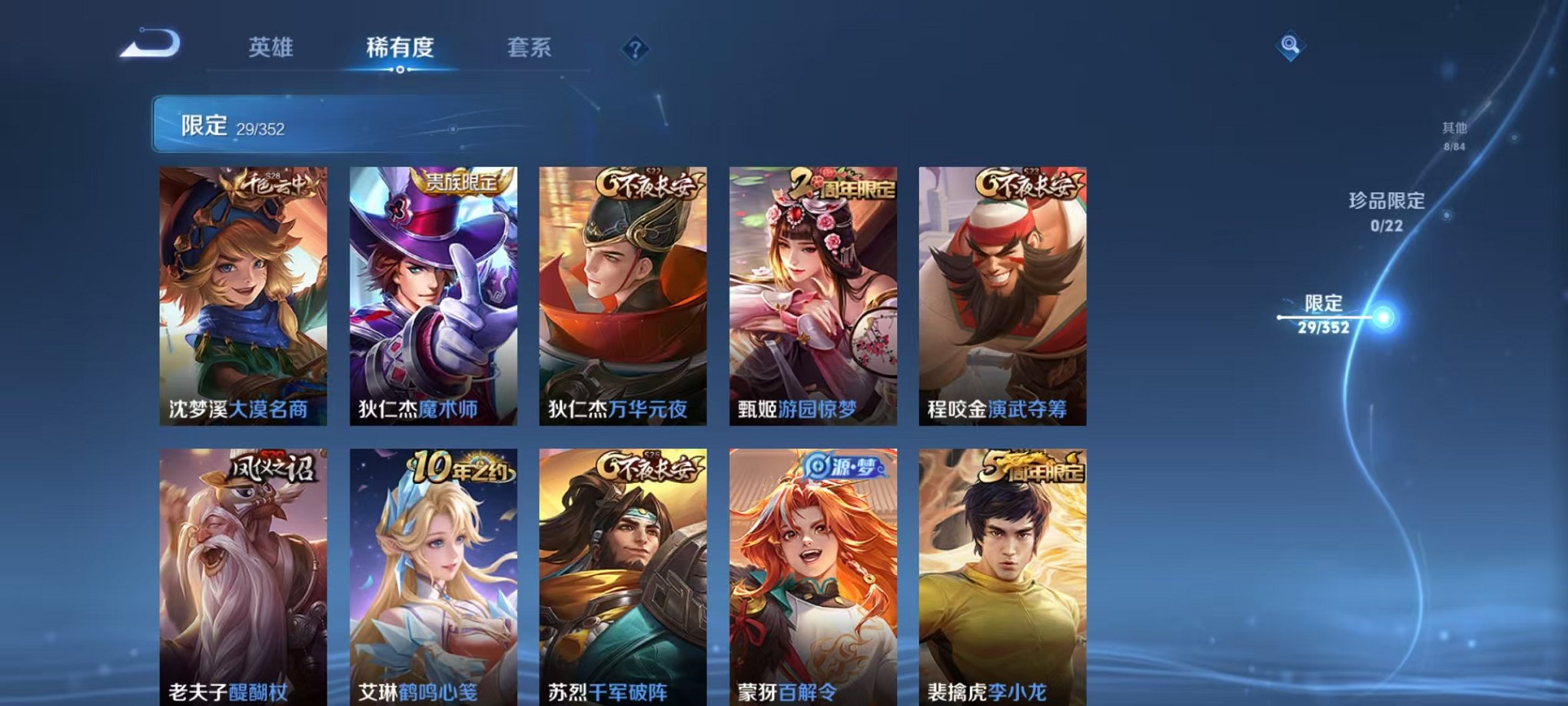This screenshot has width=1568, height=706.
Task: Select the 稀有度 tab
Action: click(x=399, y=48)
